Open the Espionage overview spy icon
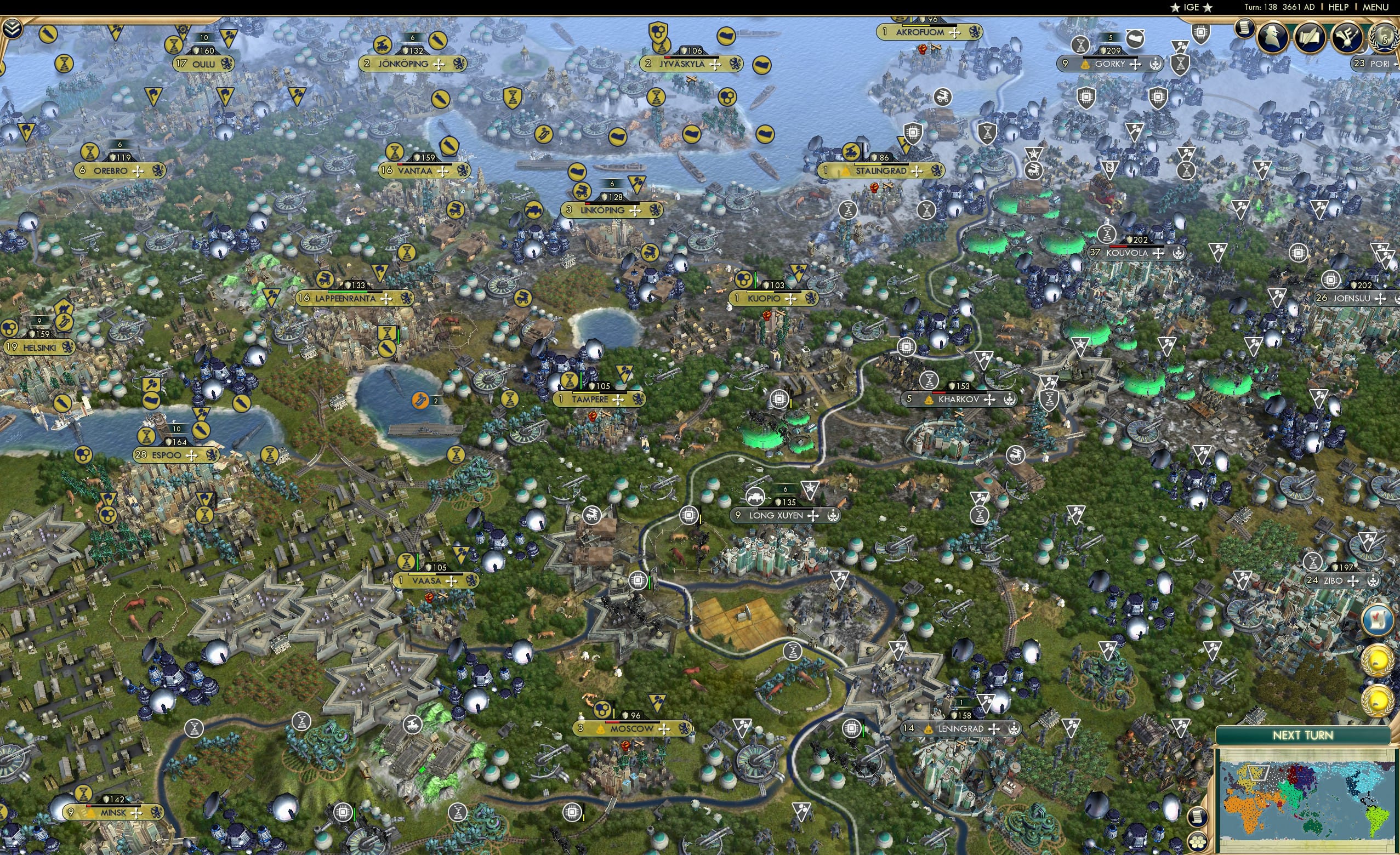The width and height of the screenshot is (1400, 855). point(1272,38)
